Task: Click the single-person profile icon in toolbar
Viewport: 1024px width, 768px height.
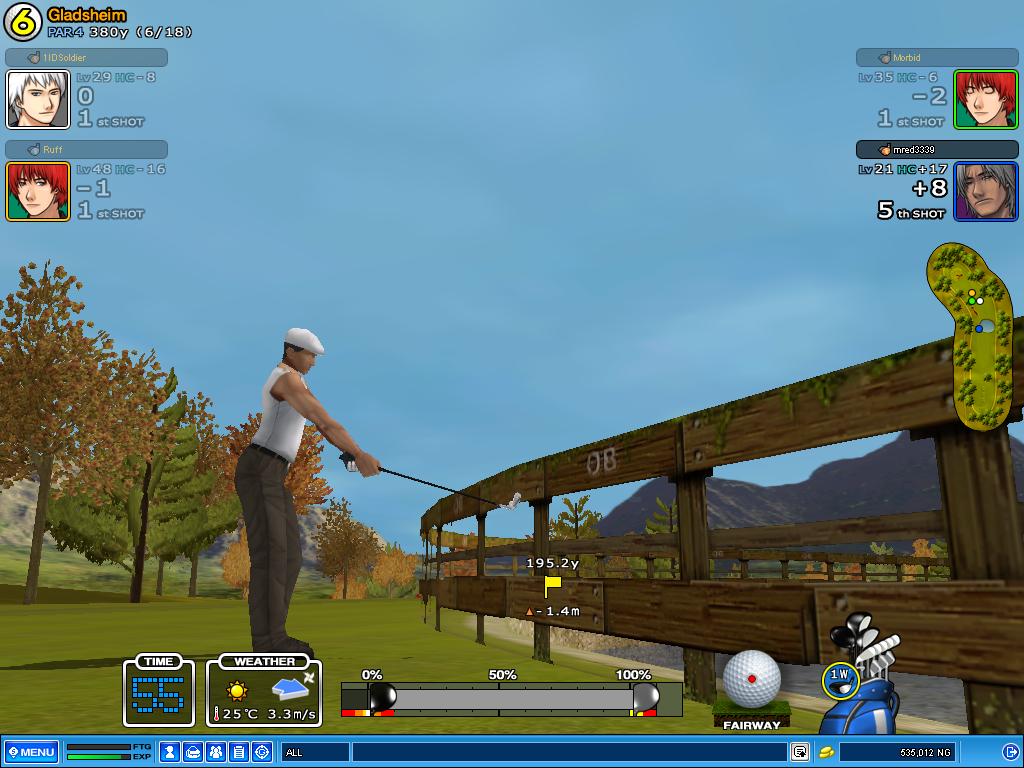Action: (x=171, y=752)
